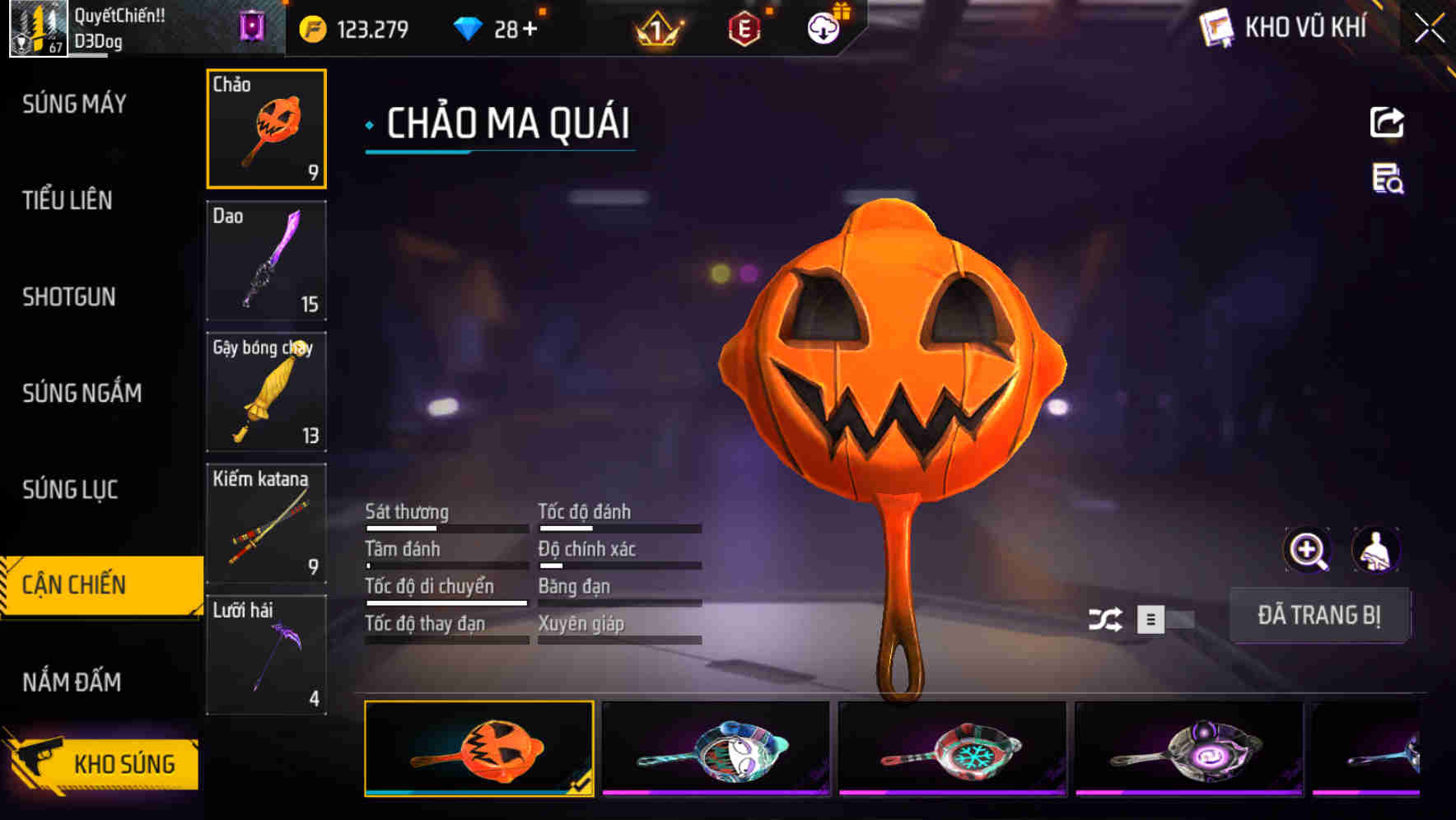
Task: Select the NẮM ĐẤM category
Action: [x=73, y=681]
